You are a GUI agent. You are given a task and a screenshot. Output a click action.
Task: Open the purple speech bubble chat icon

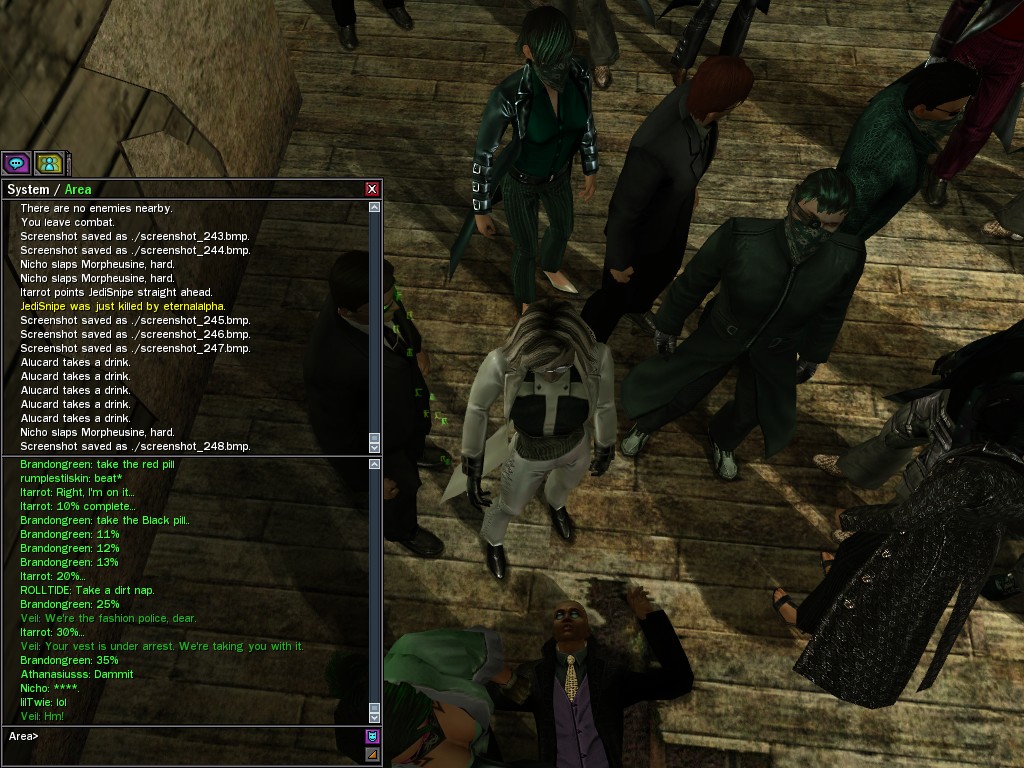click(x=16, y=163)
